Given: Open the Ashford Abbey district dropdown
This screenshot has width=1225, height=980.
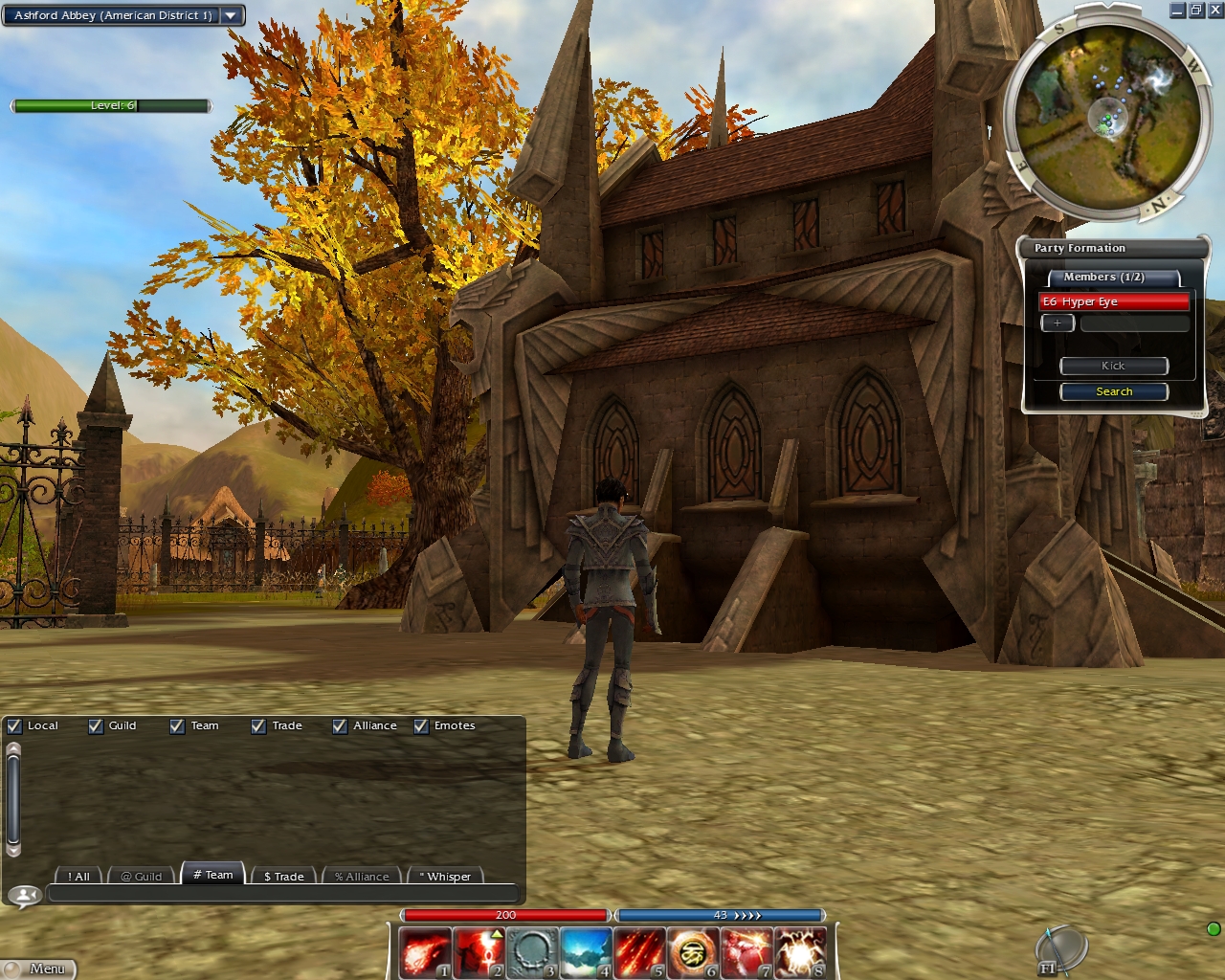Looking at the screenshot, I should tap(231, 15).
